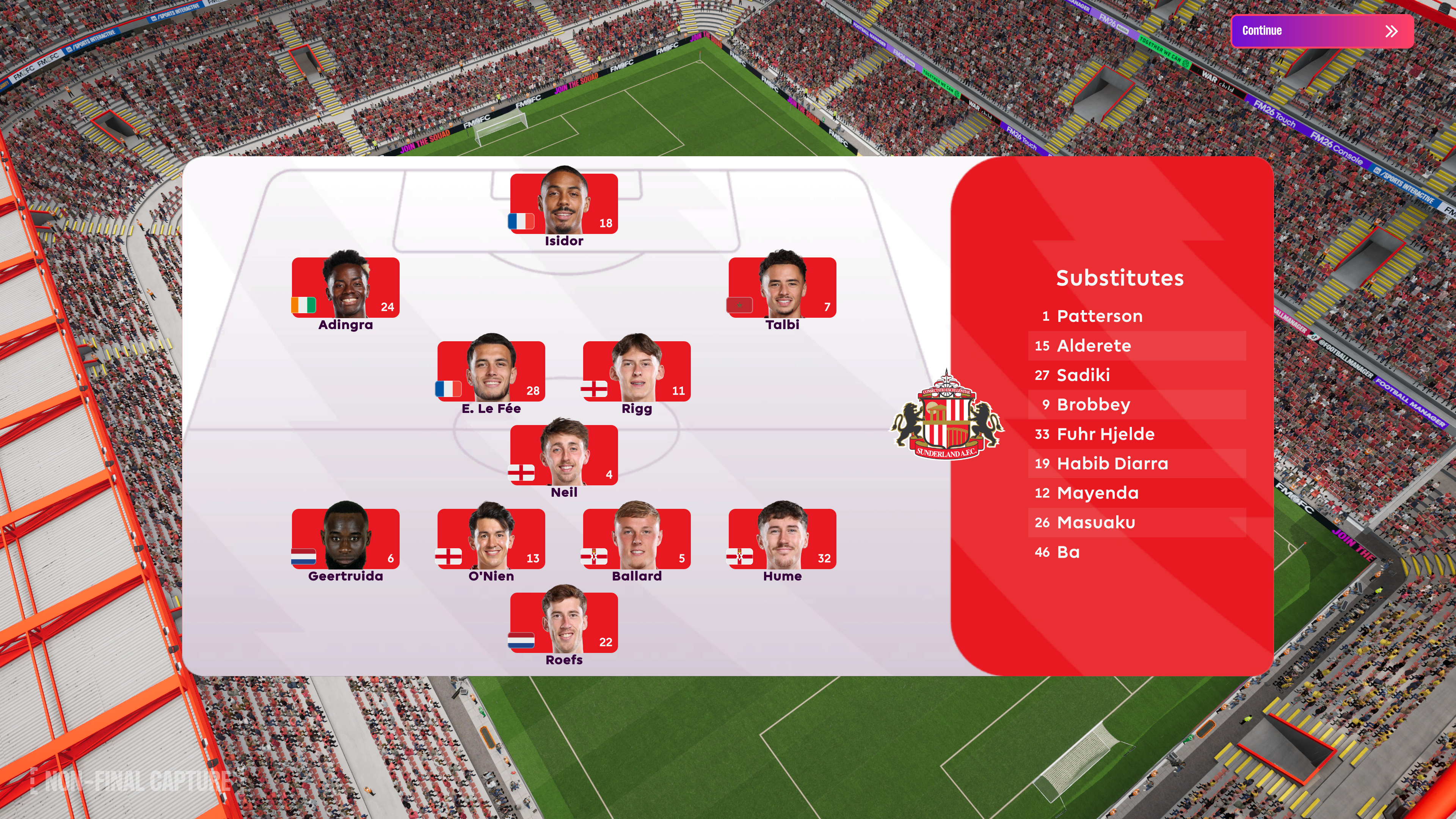Choose substitute Alderete row
This screenshot has width=1456, height=819.
coord(1136,345)
